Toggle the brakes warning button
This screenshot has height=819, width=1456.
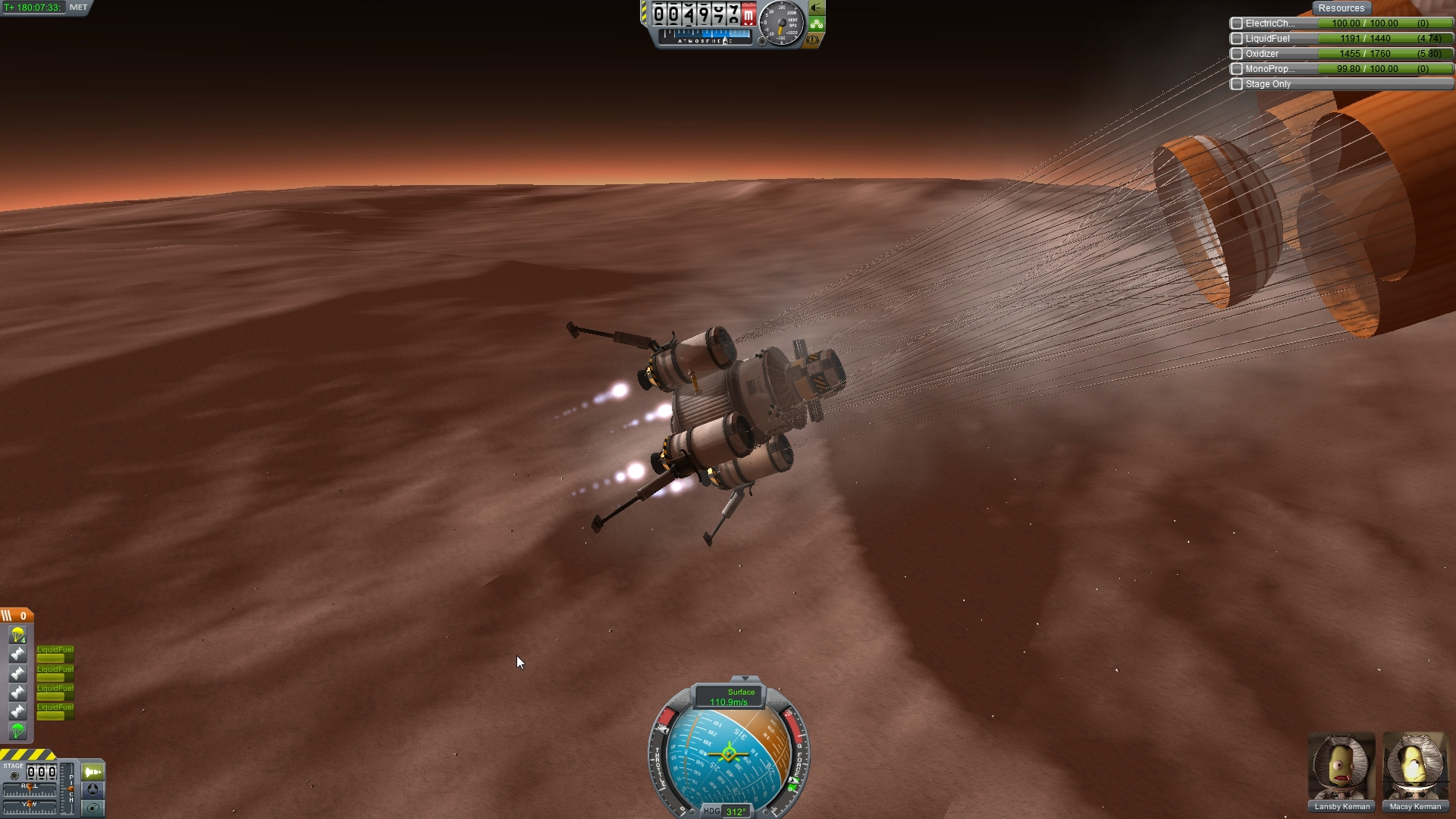coord(813,39)
